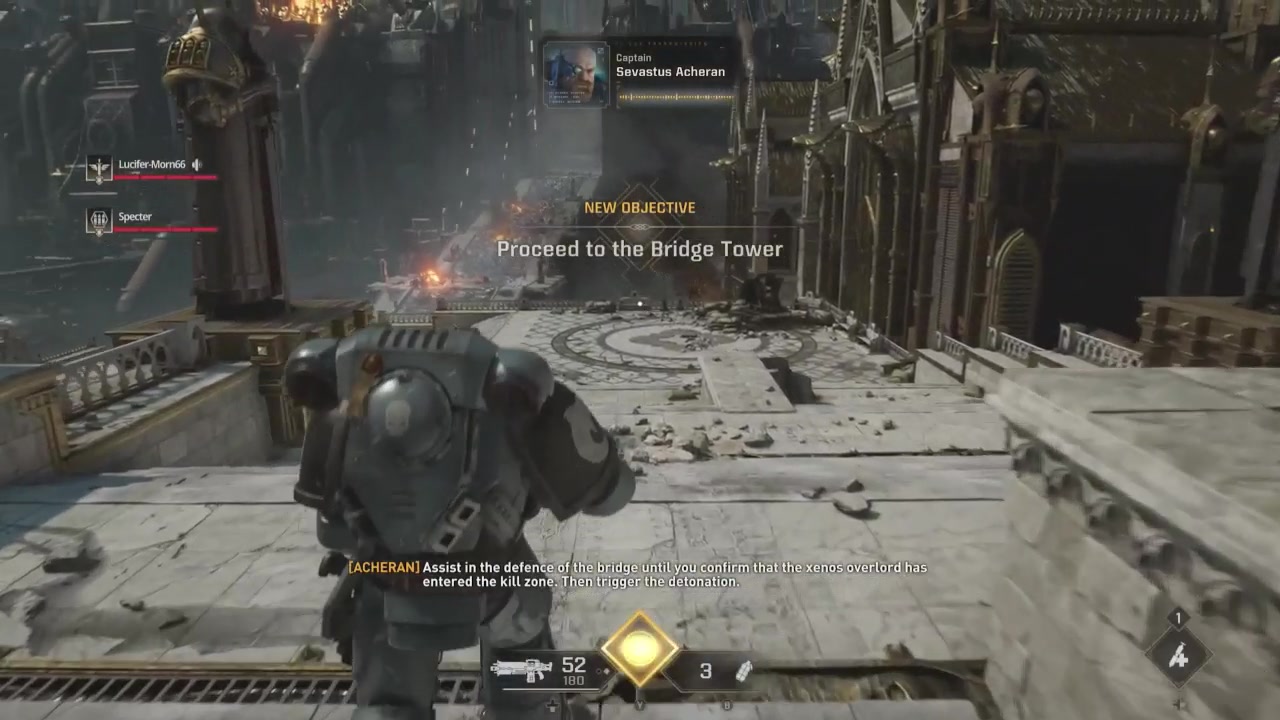Choose the frag grenade icon
The width and height of the screenshot is (1280, 720).
(x=743, y=671)
